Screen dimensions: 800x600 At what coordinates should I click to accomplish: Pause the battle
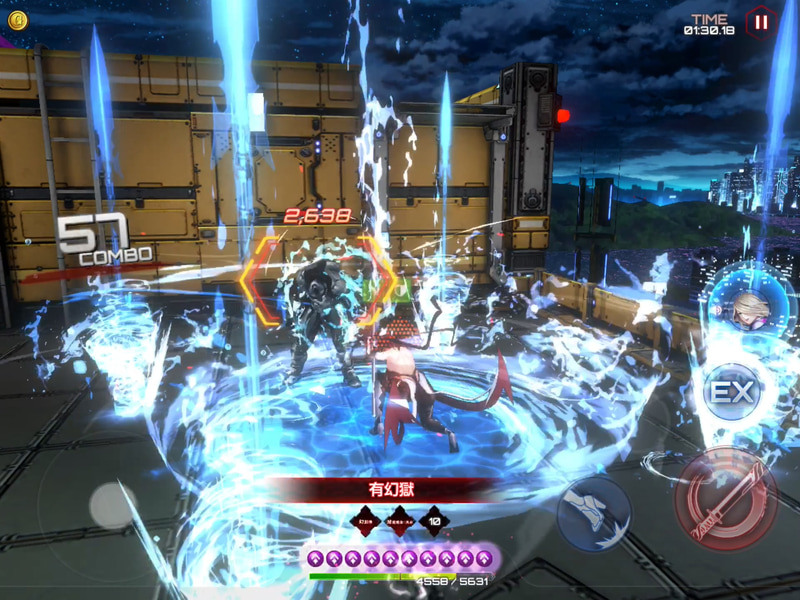(x=760, y=22)
